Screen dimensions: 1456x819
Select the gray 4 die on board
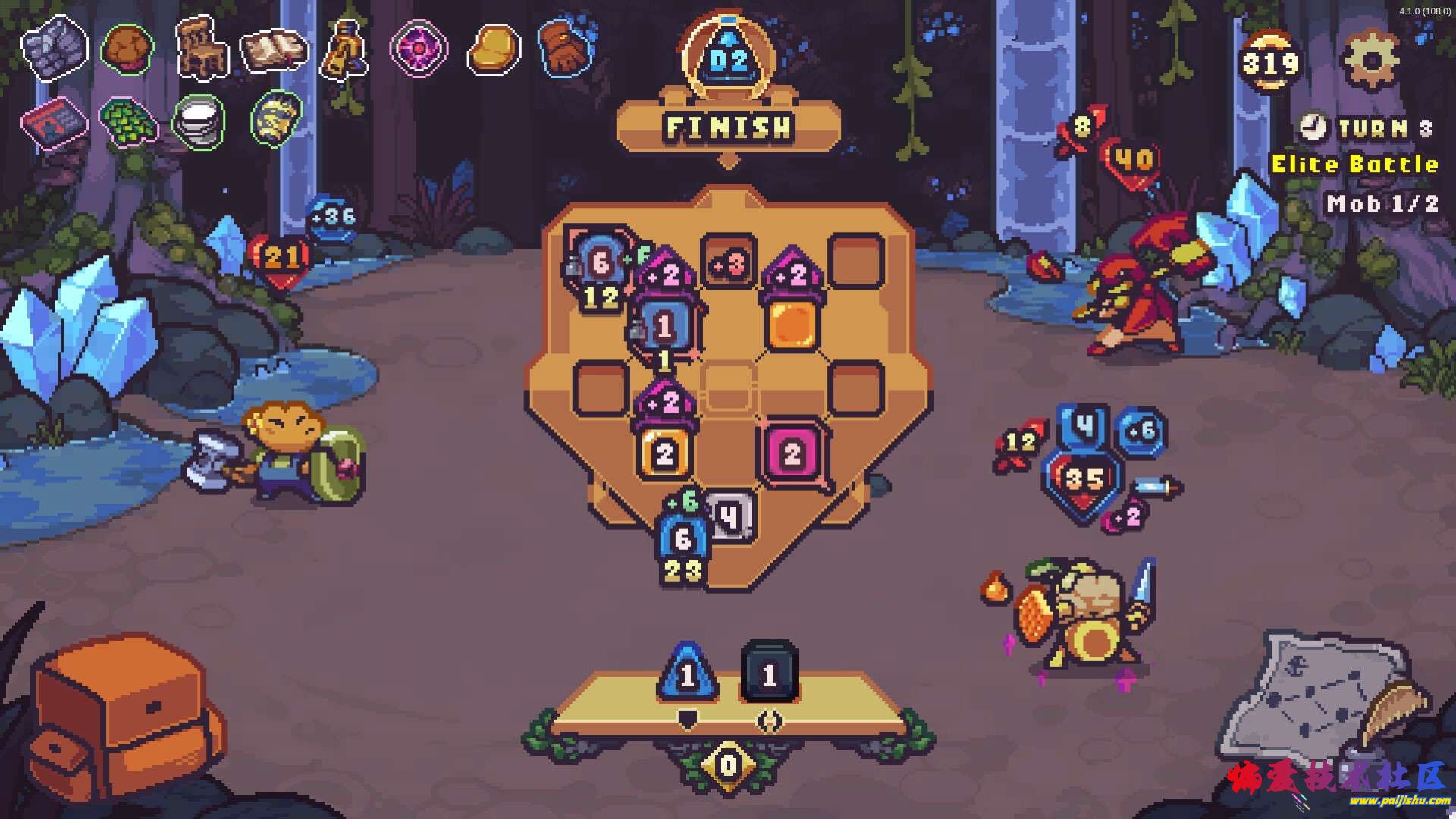(x=730, y=516)
